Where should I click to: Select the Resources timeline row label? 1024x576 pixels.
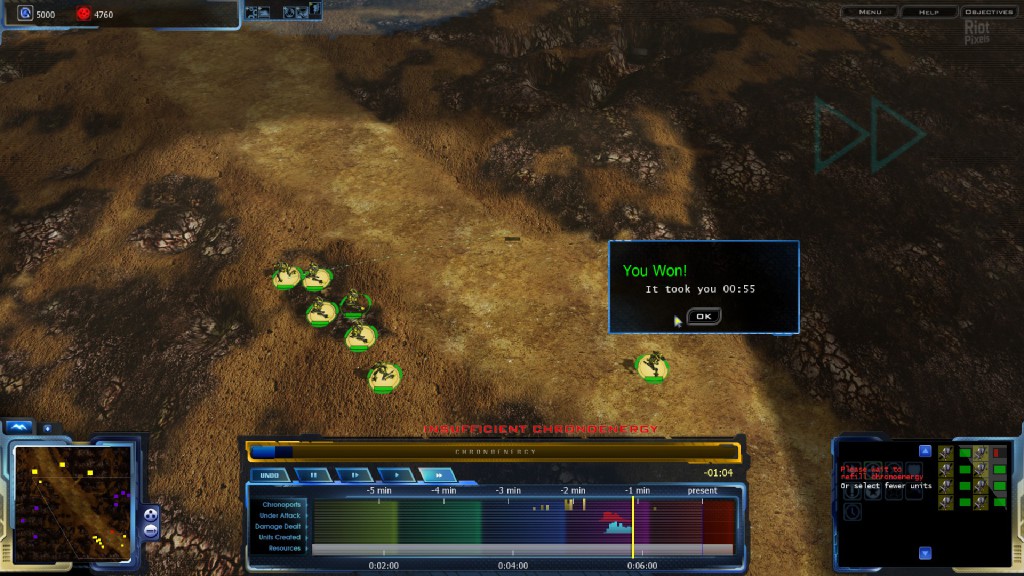point(285,548)
